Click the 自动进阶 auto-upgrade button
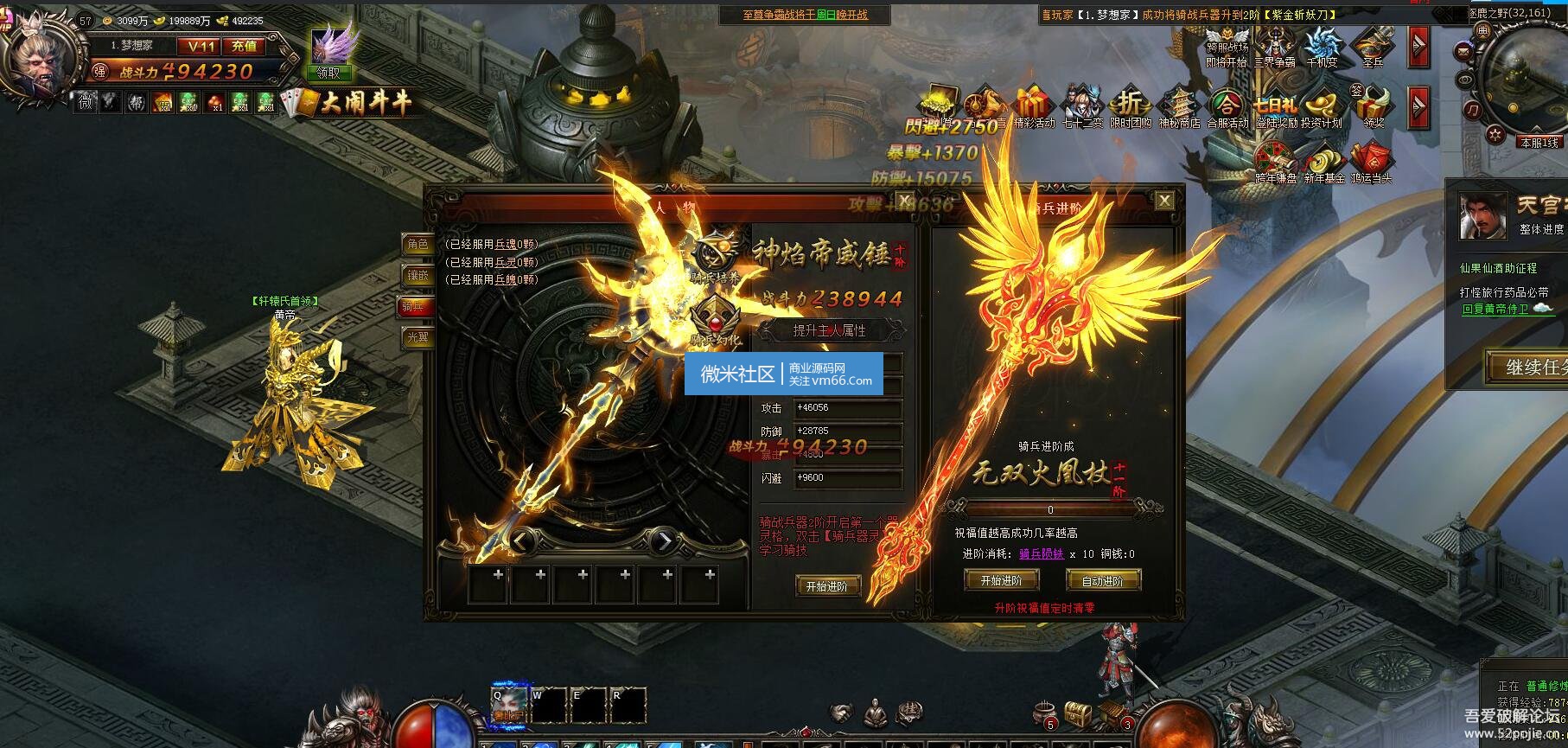 point(1102,580)
